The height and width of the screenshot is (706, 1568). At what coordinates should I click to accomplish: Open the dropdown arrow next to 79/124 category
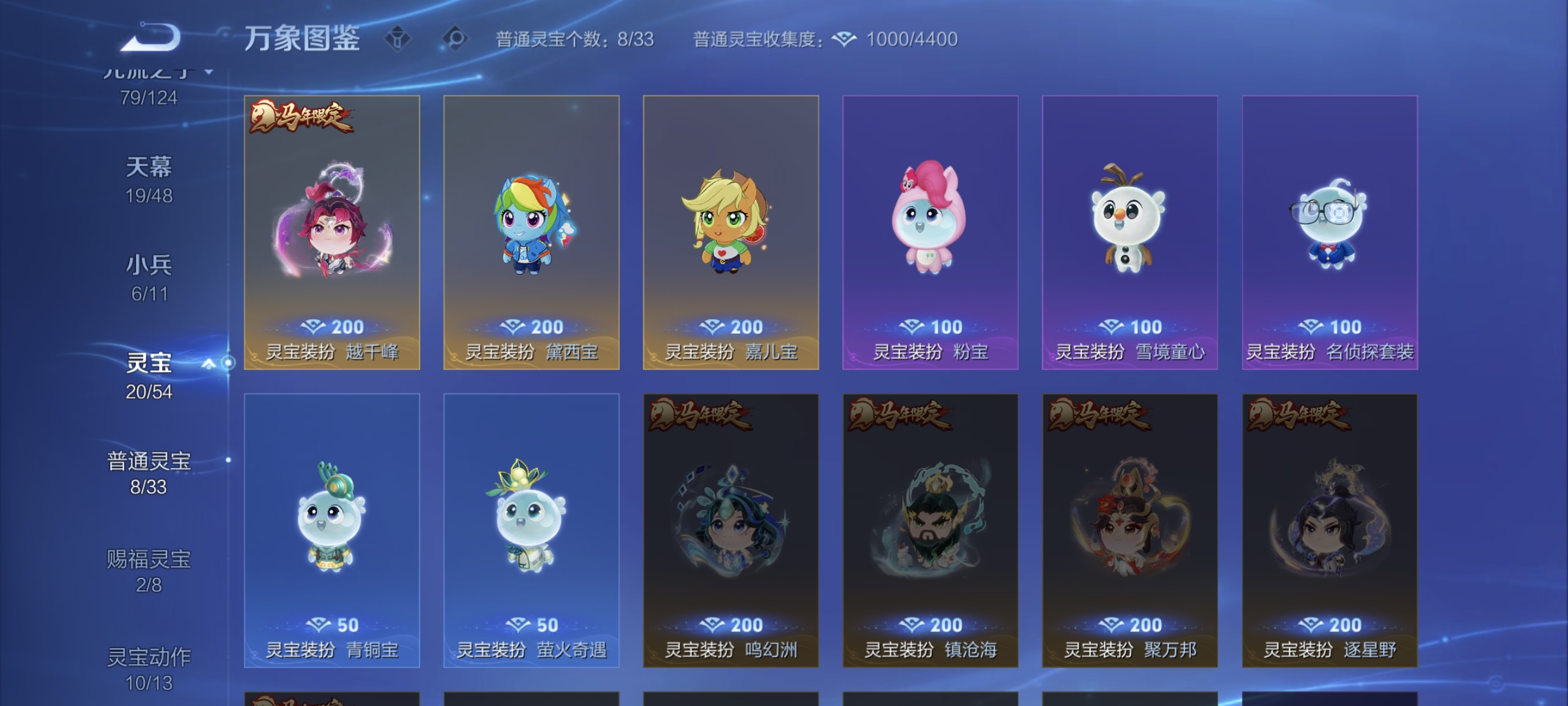(208, 72)
